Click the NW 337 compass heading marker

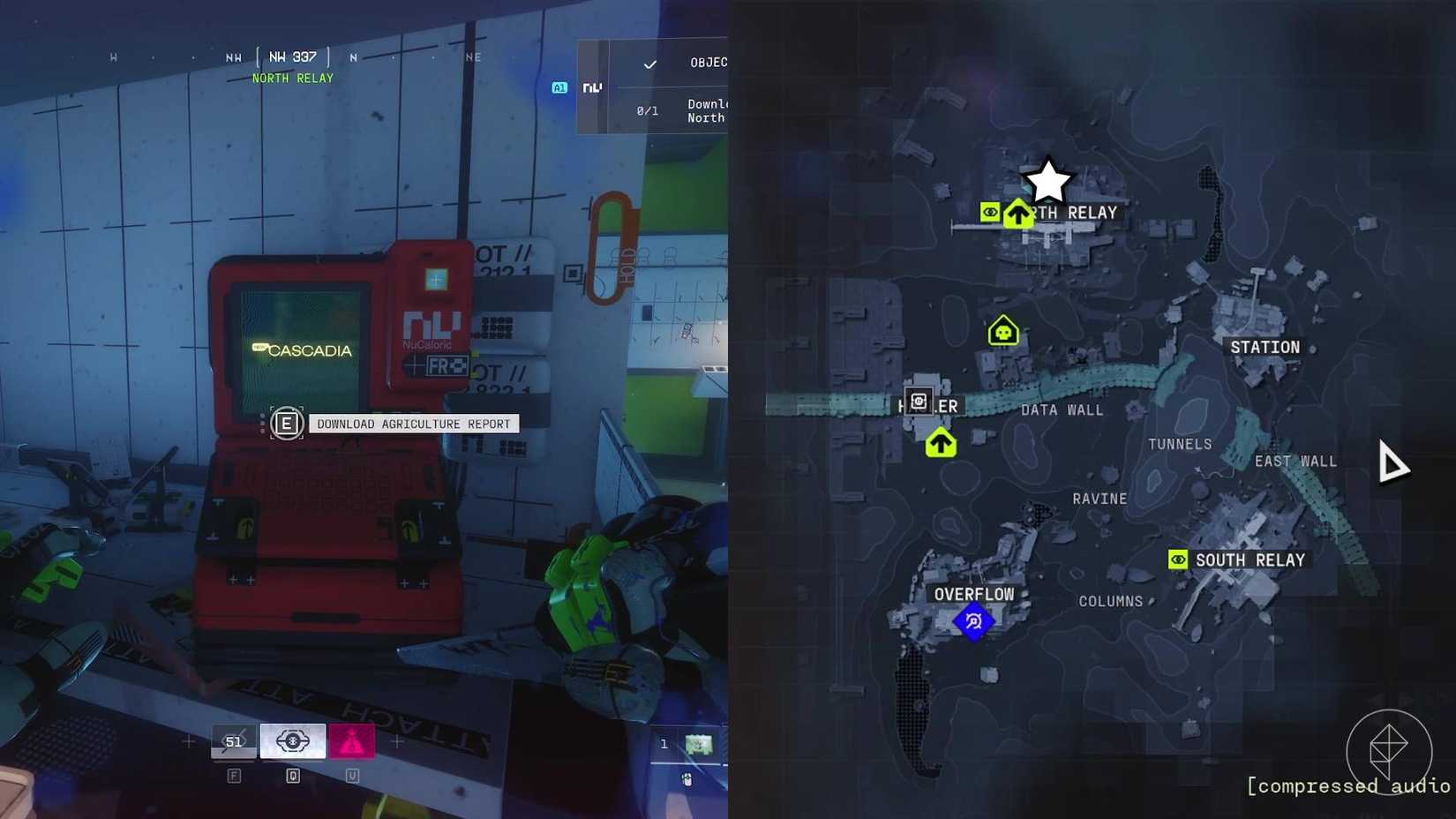pos(291,55)
